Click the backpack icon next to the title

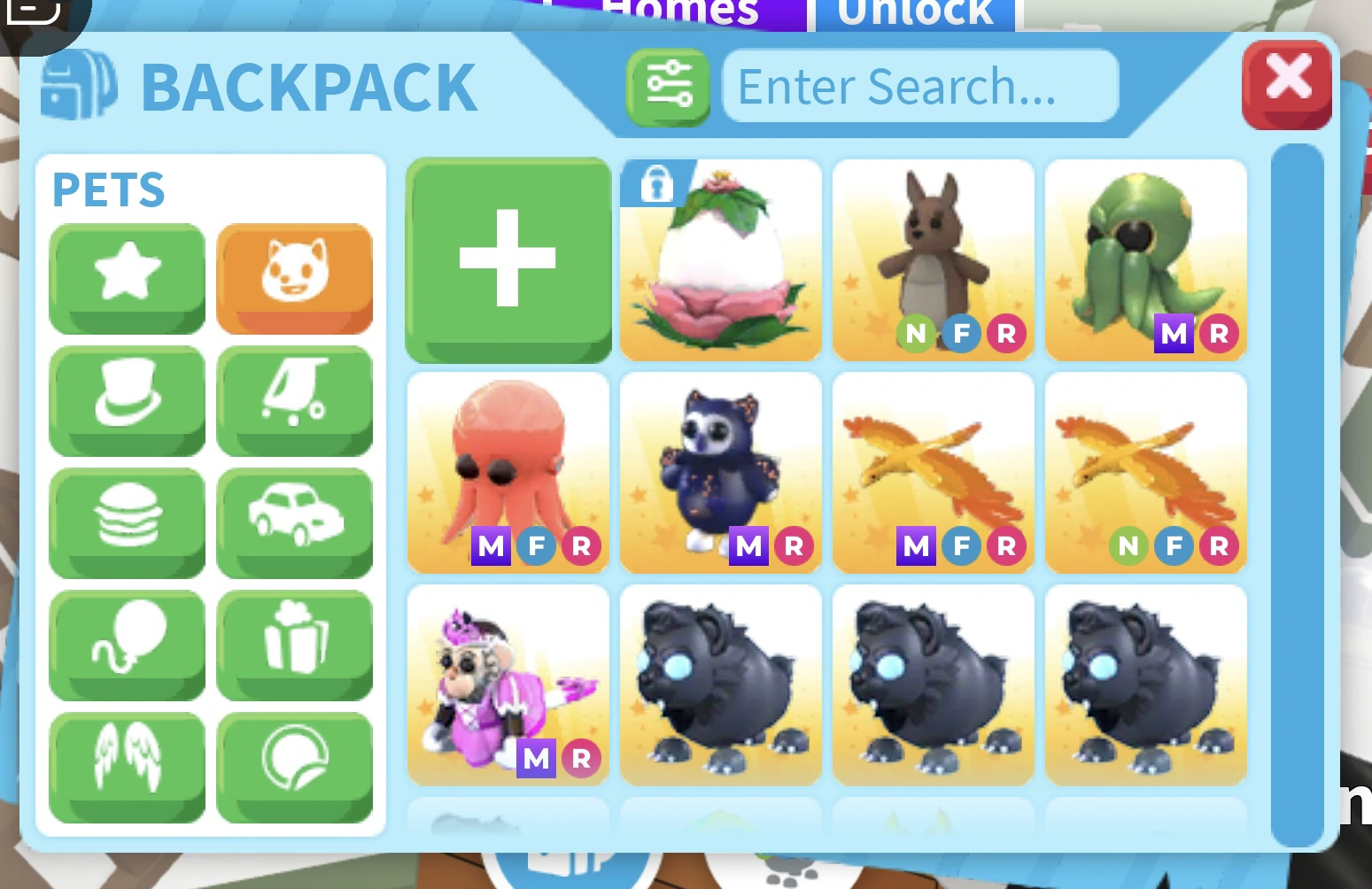coord(78,86)
